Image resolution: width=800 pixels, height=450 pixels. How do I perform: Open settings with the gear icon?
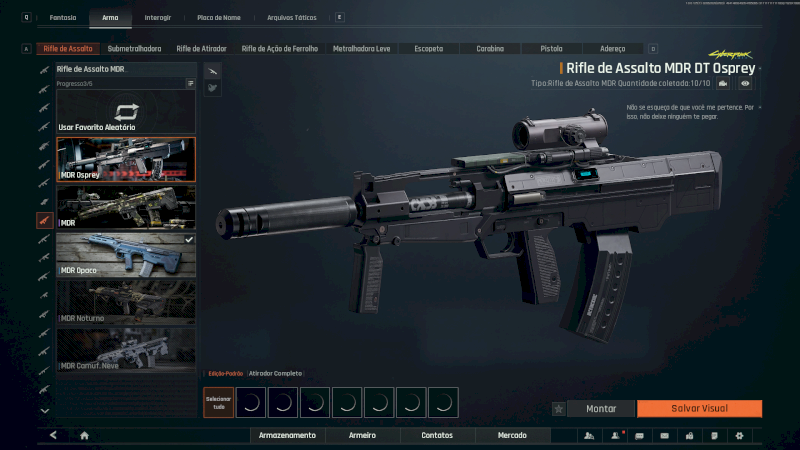(739, 435)
